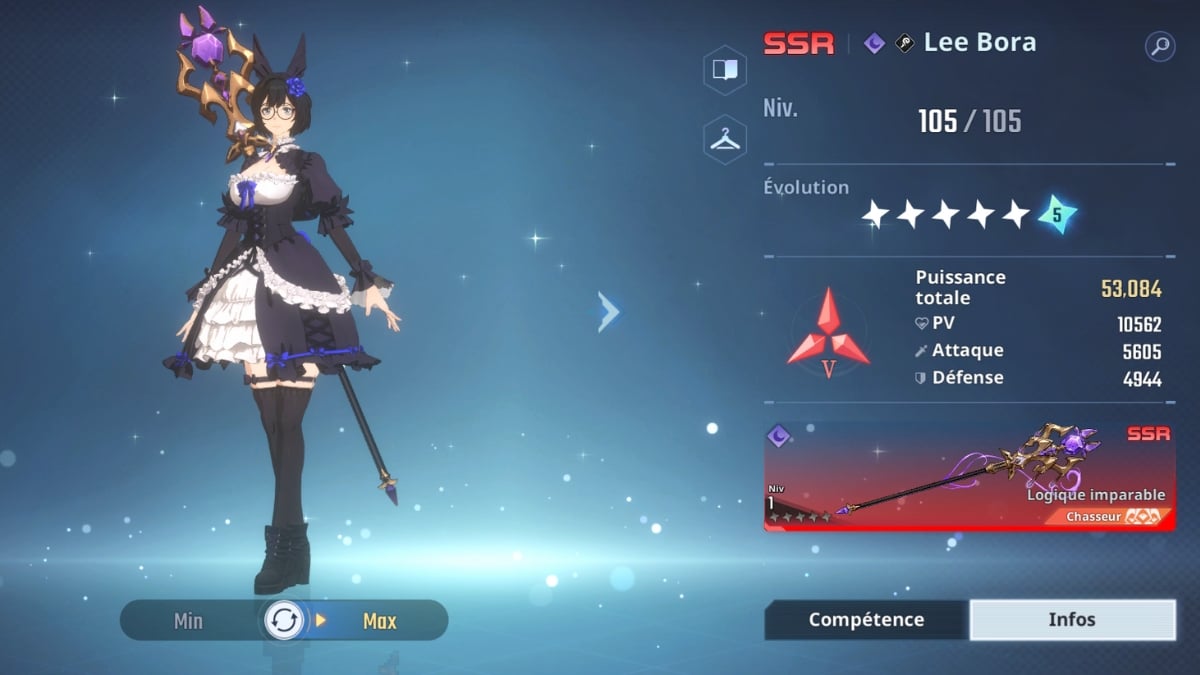Choose the Max stats option
Screen dimensions: 1200x675
(x=379, y=621)
